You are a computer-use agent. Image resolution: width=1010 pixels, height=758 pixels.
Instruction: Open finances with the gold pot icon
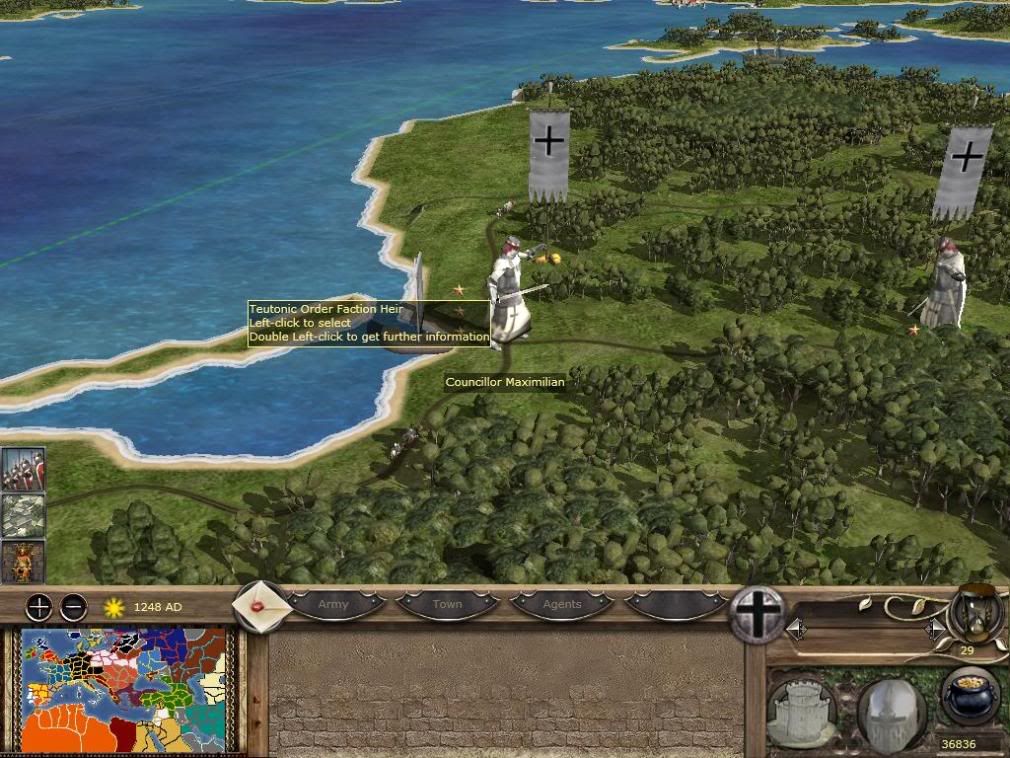point(969,695)
